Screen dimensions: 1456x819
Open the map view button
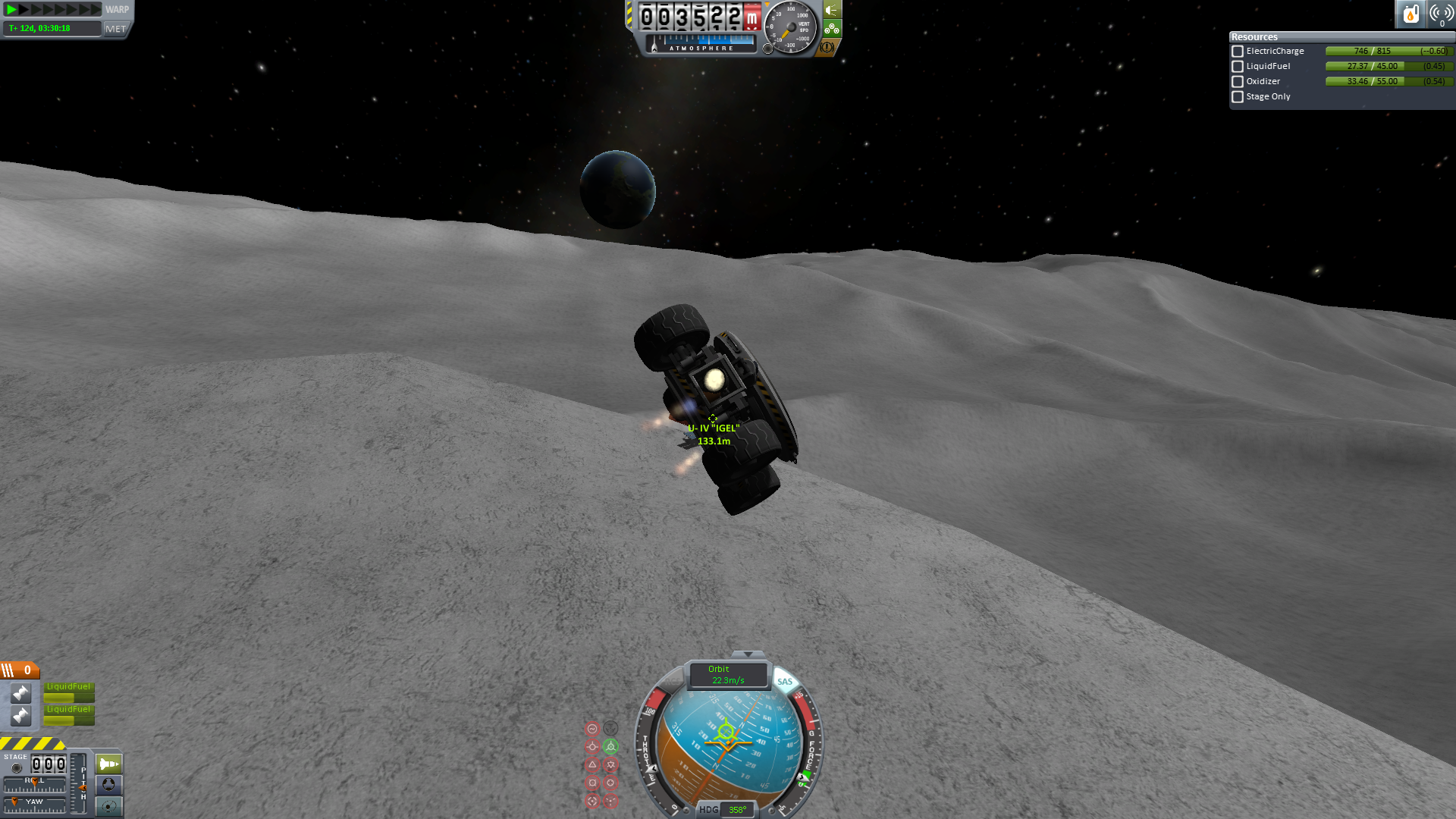(x=108, y=805)
